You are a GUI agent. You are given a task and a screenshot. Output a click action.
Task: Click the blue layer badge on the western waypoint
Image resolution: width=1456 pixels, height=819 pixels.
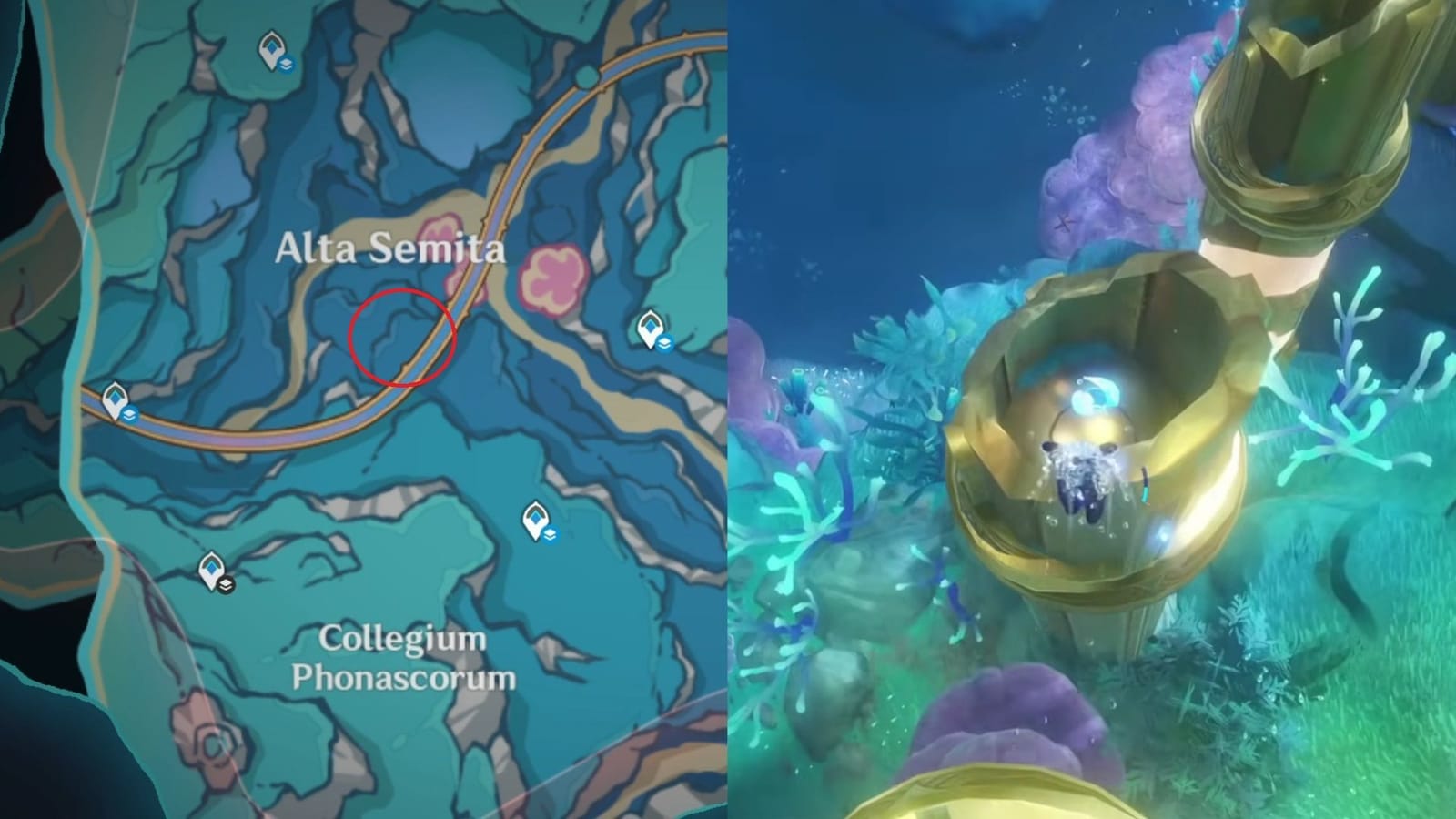pos(131,414)
